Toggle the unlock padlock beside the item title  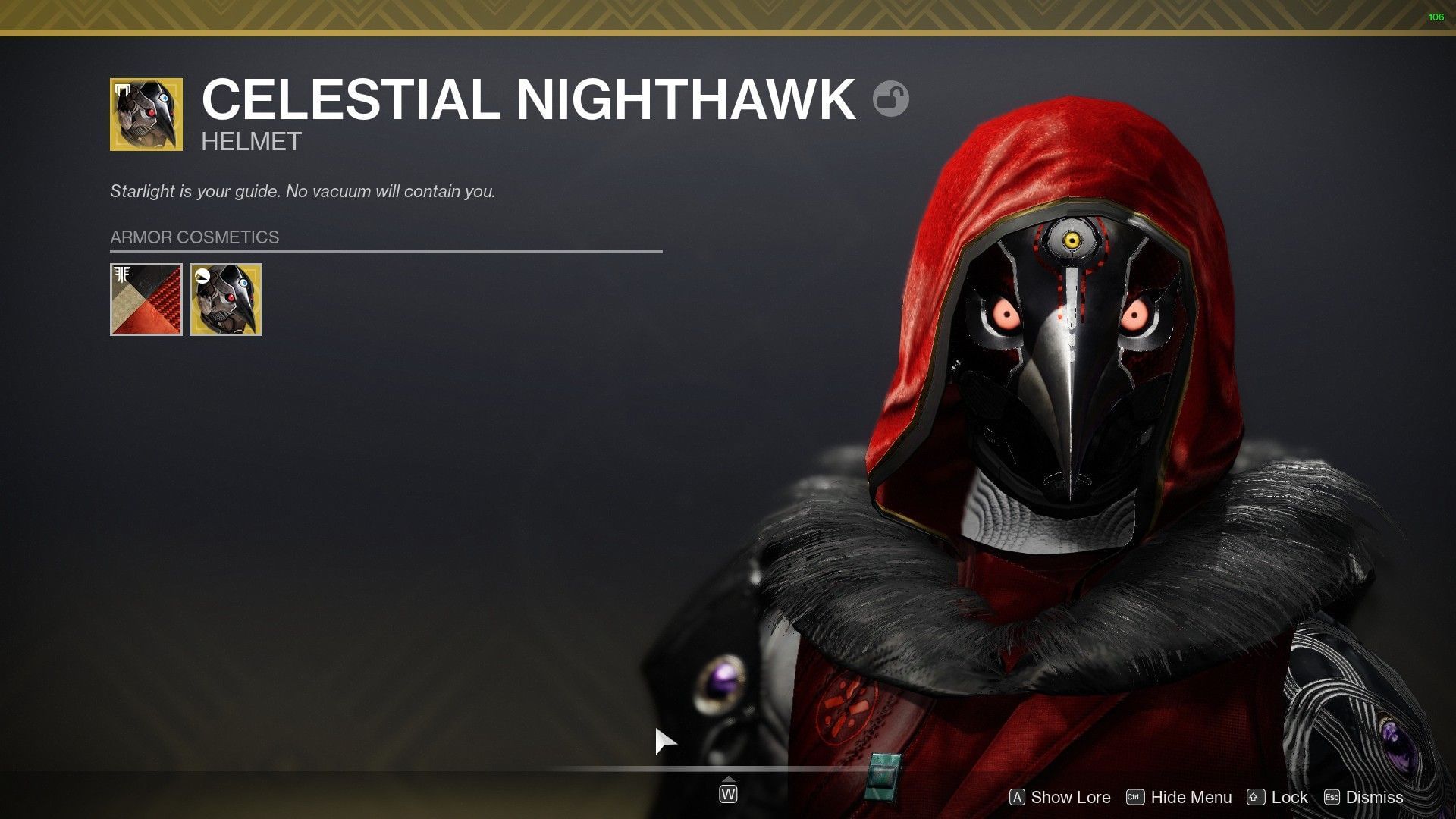pos(892,99)
